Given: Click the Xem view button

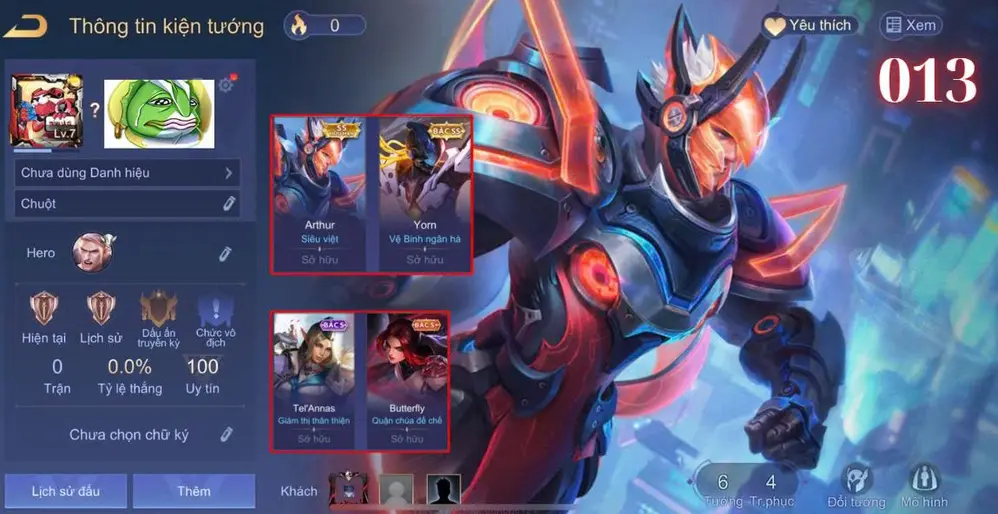Looking at the screenshot, I should [910, 26].
